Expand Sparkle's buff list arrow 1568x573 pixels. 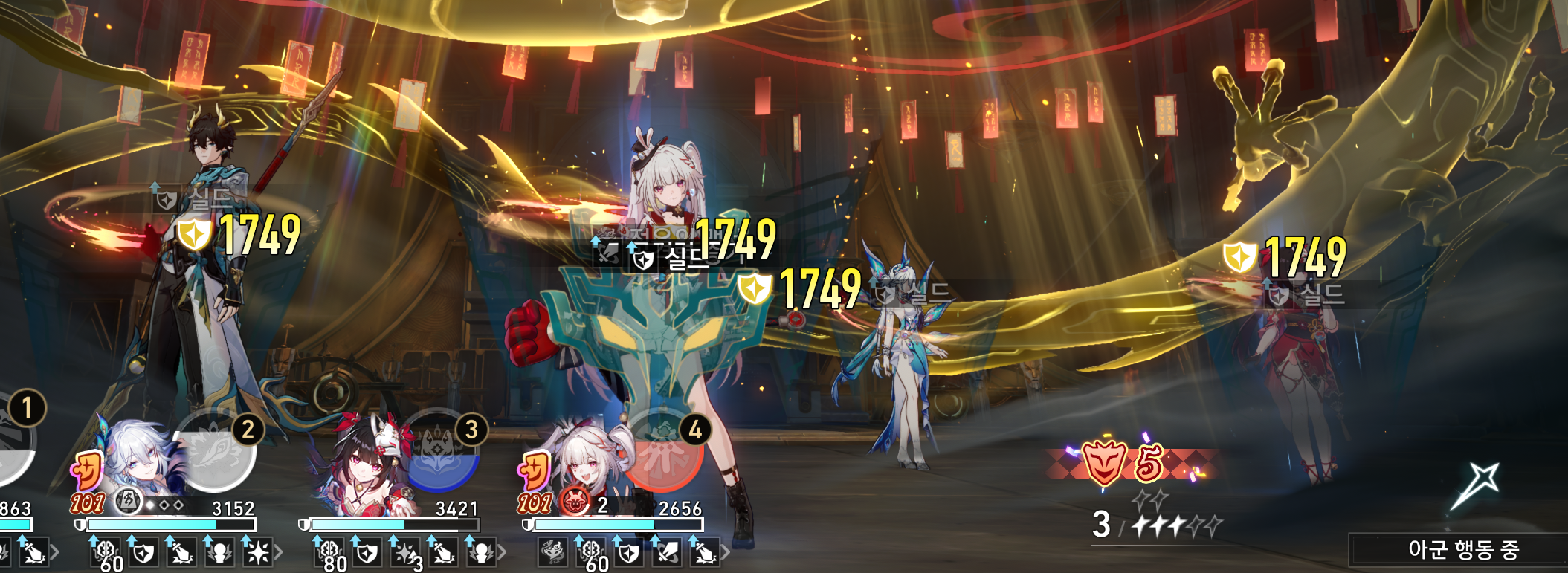502,552
